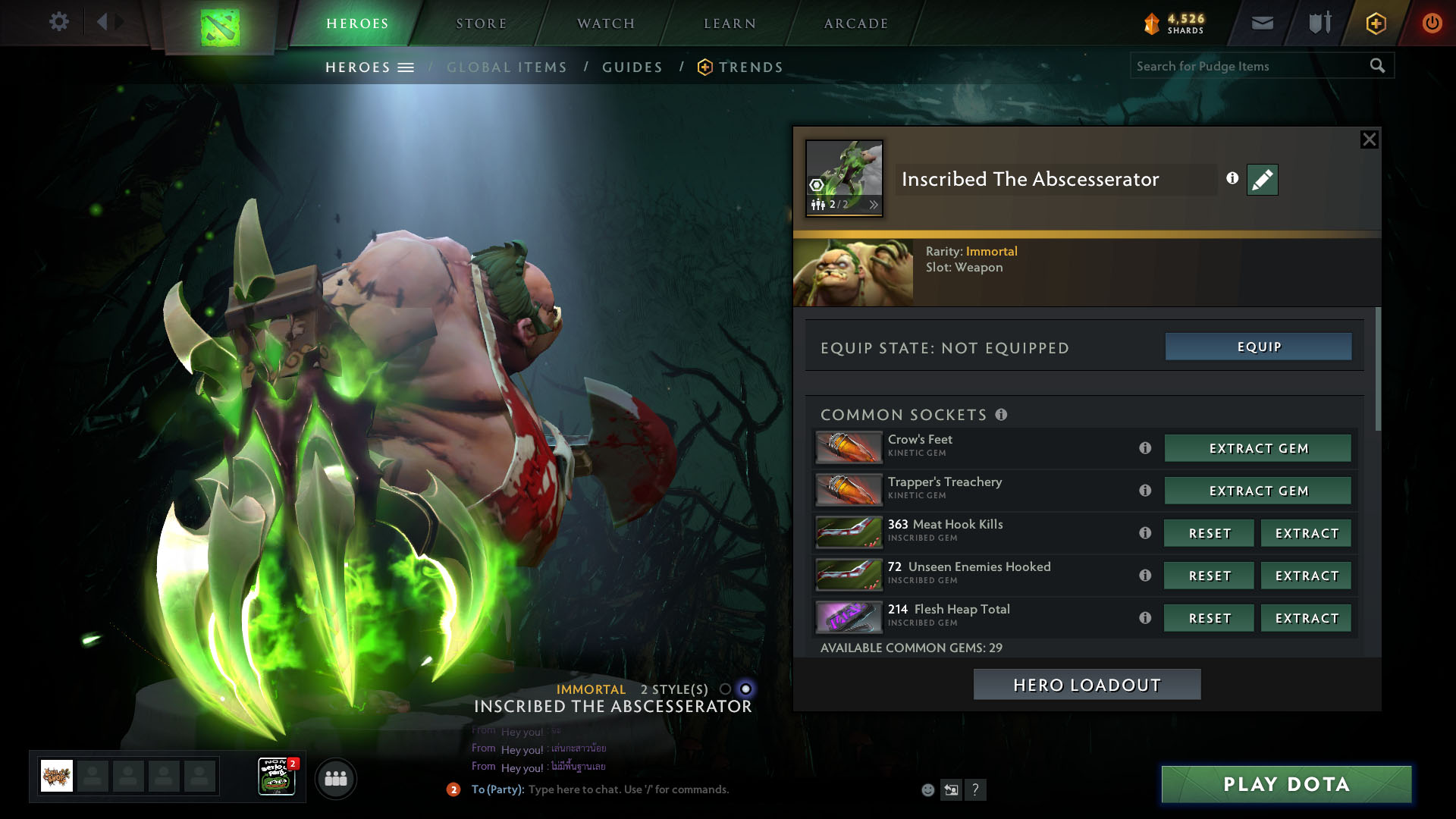Viewport: 1456px width, 819px height.
Task: Equip the Inscribed Abscesserator
Action: coord(1258,347)
